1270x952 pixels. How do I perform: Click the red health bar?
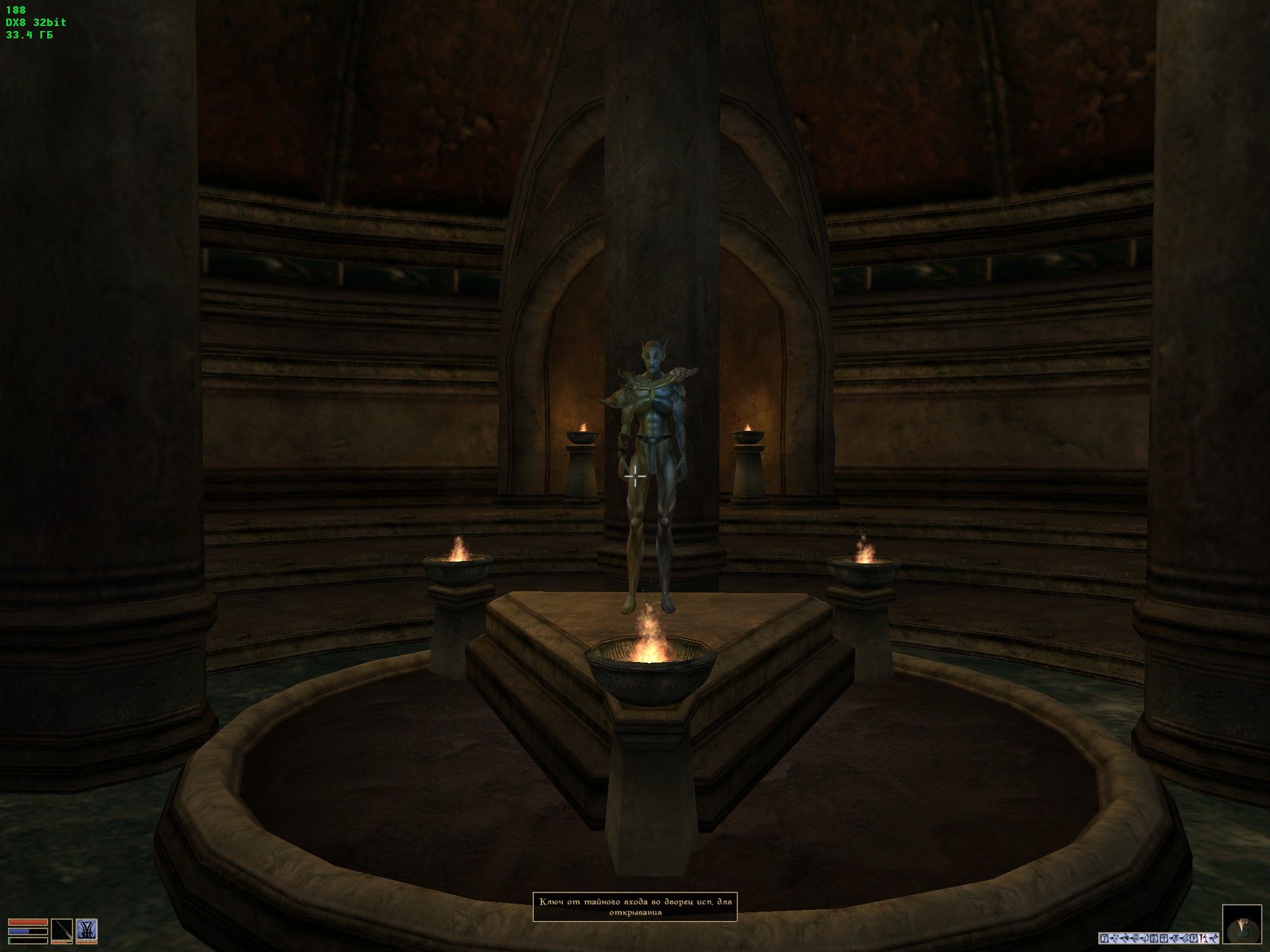[x=28, y=922]
